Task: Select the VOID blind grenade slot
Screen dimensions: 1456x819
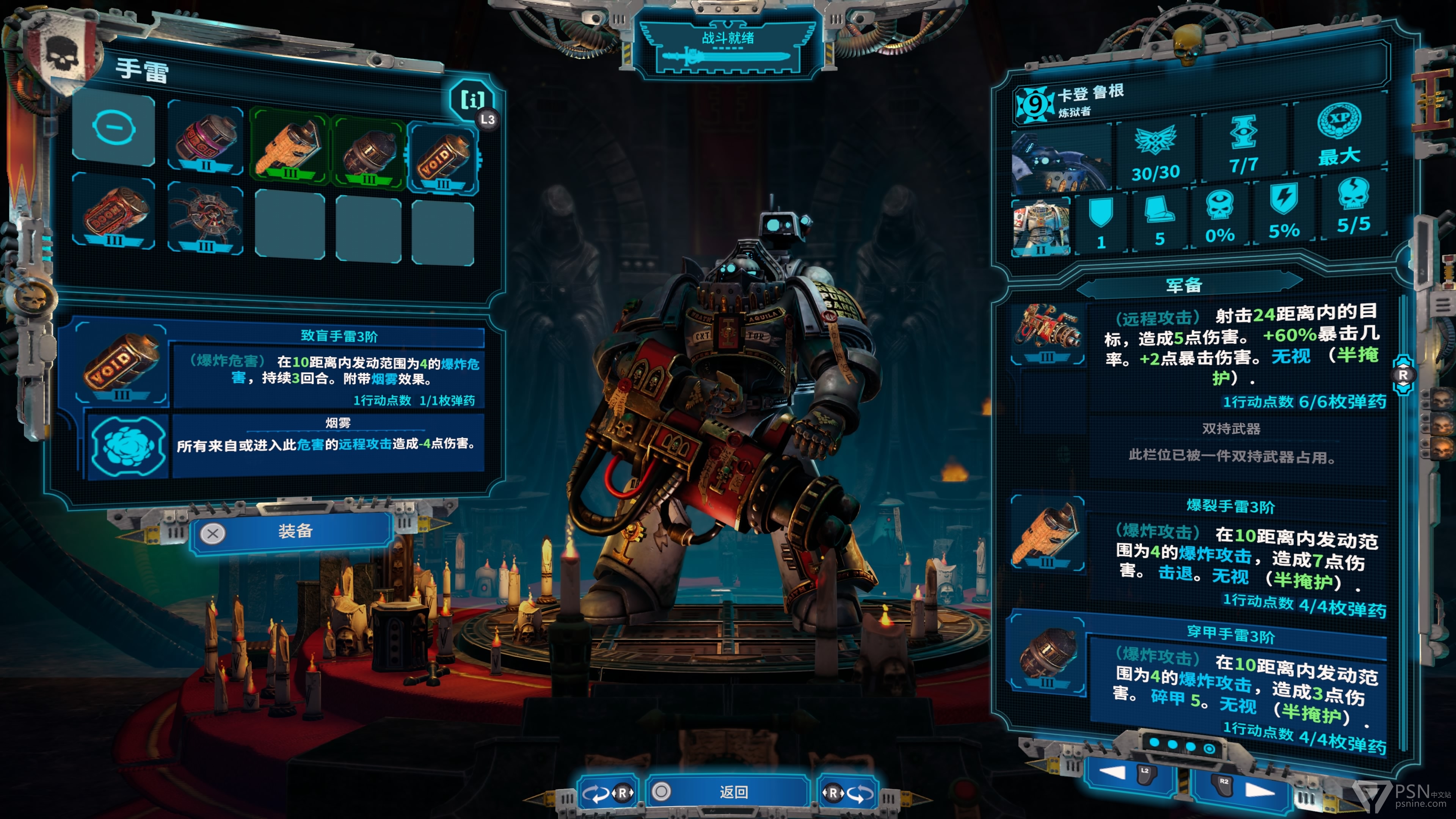Action: [442, 159]
